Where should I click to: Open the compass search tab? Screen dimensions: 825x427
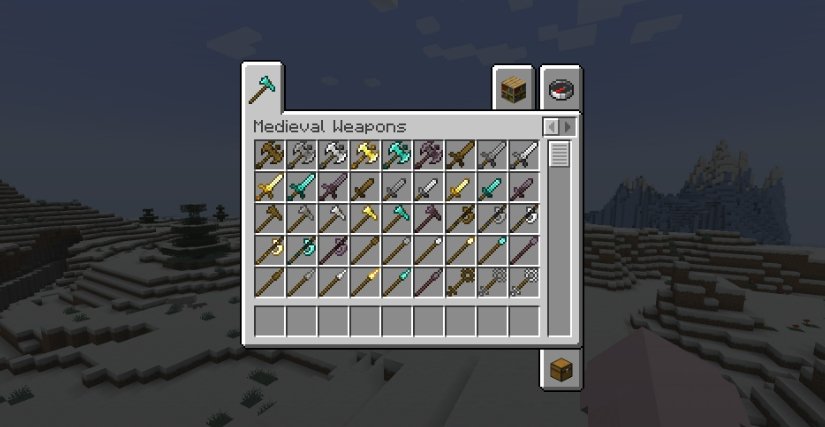[560, 90]
